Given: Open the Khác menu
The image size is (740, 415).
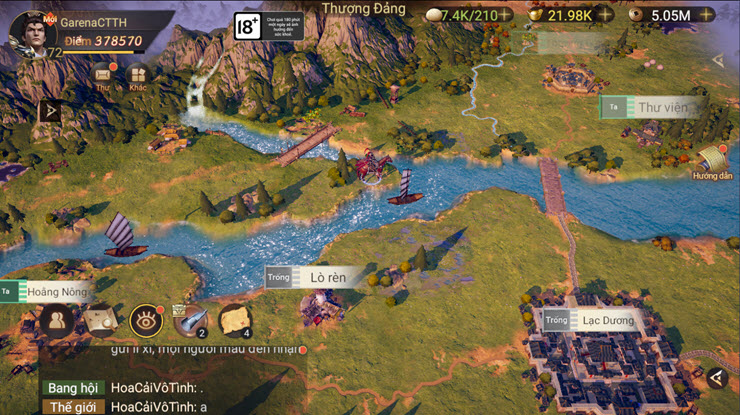Looking at the screenshot, I should (x=138, y=75).
